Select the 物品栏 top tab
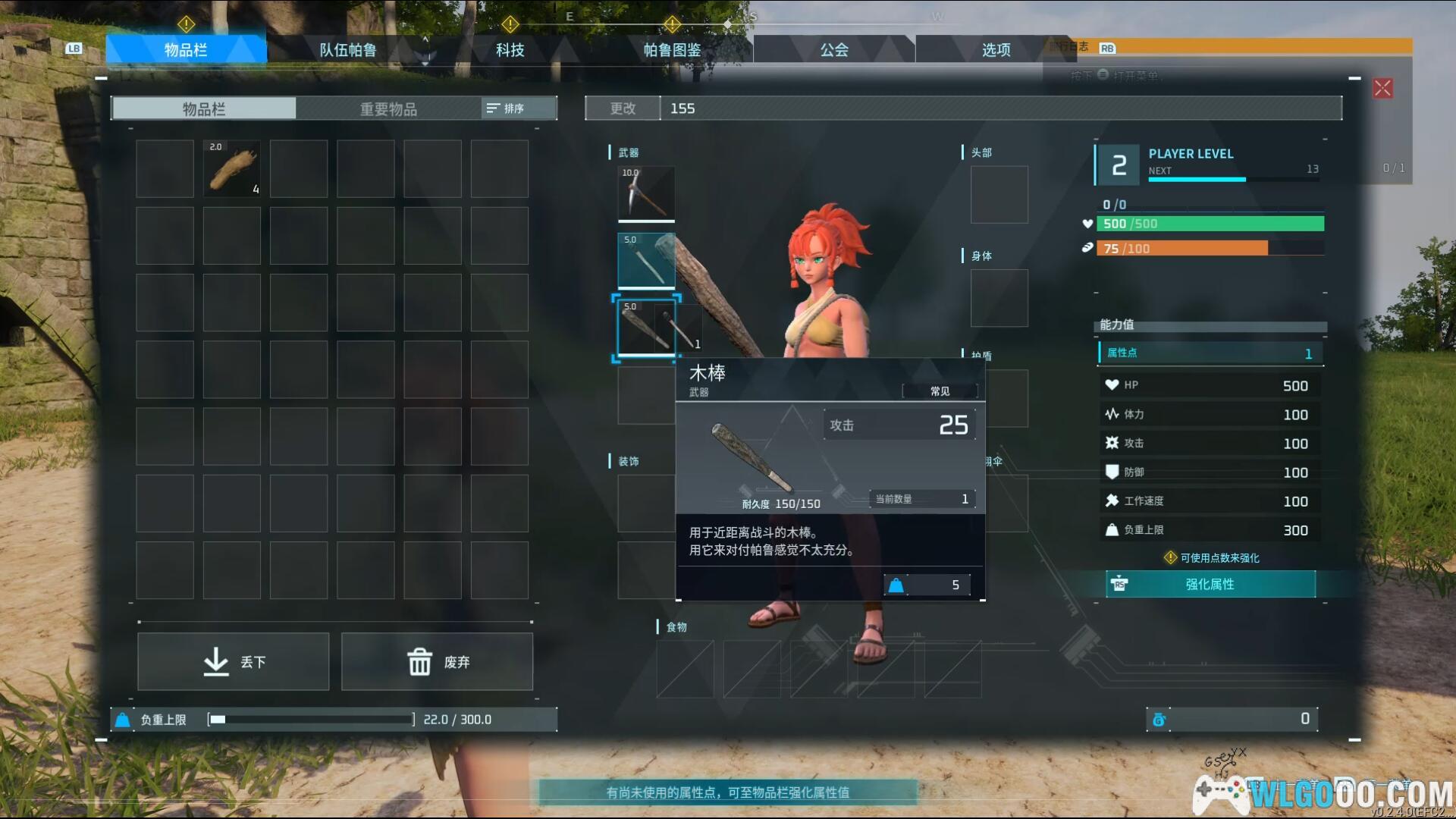This screenshot has width=1456, height=819. [186, 50]
